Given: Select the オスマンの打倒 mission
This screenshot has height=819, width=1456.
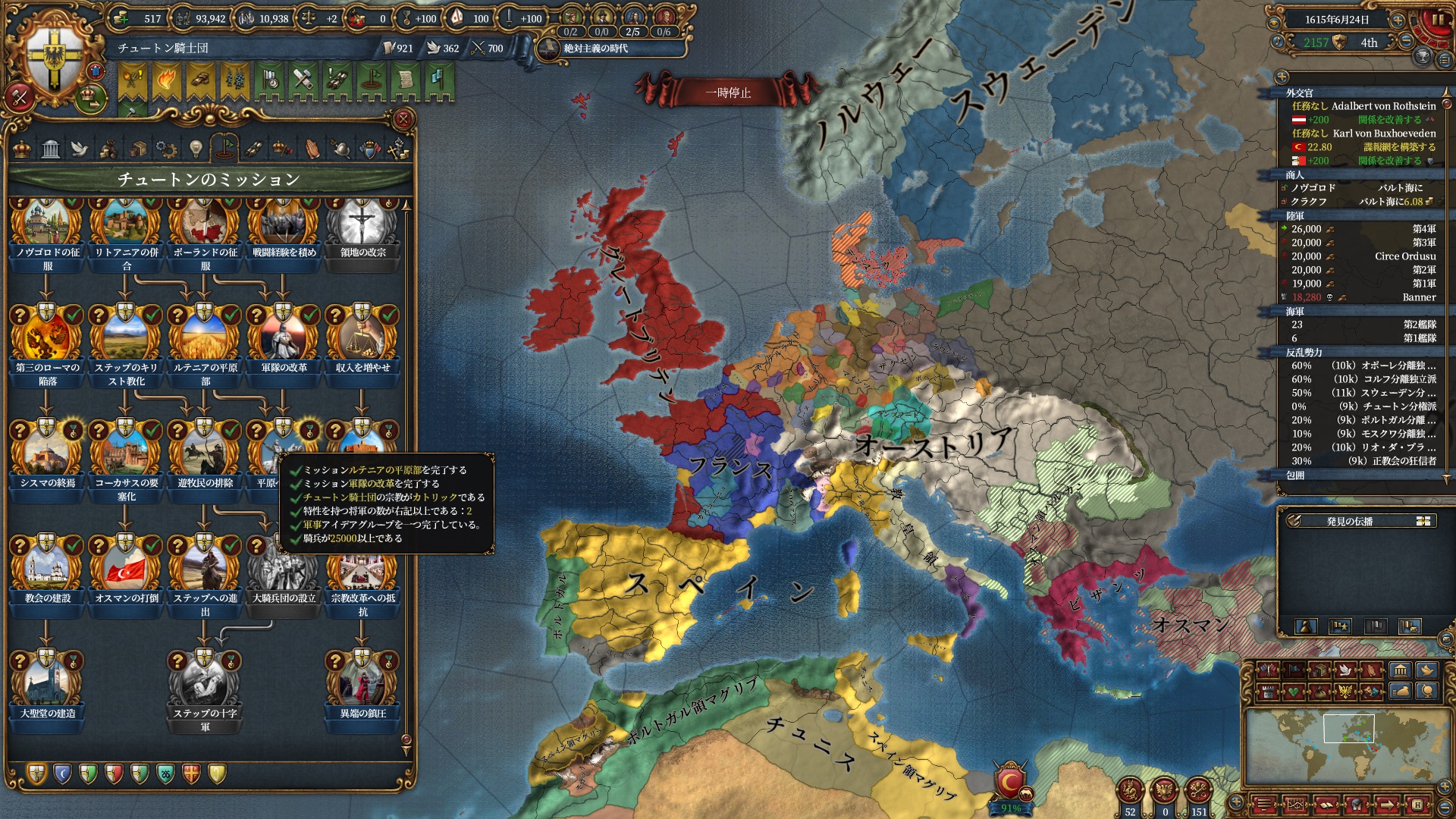Looking at the screenshot, I should [126, 569].
